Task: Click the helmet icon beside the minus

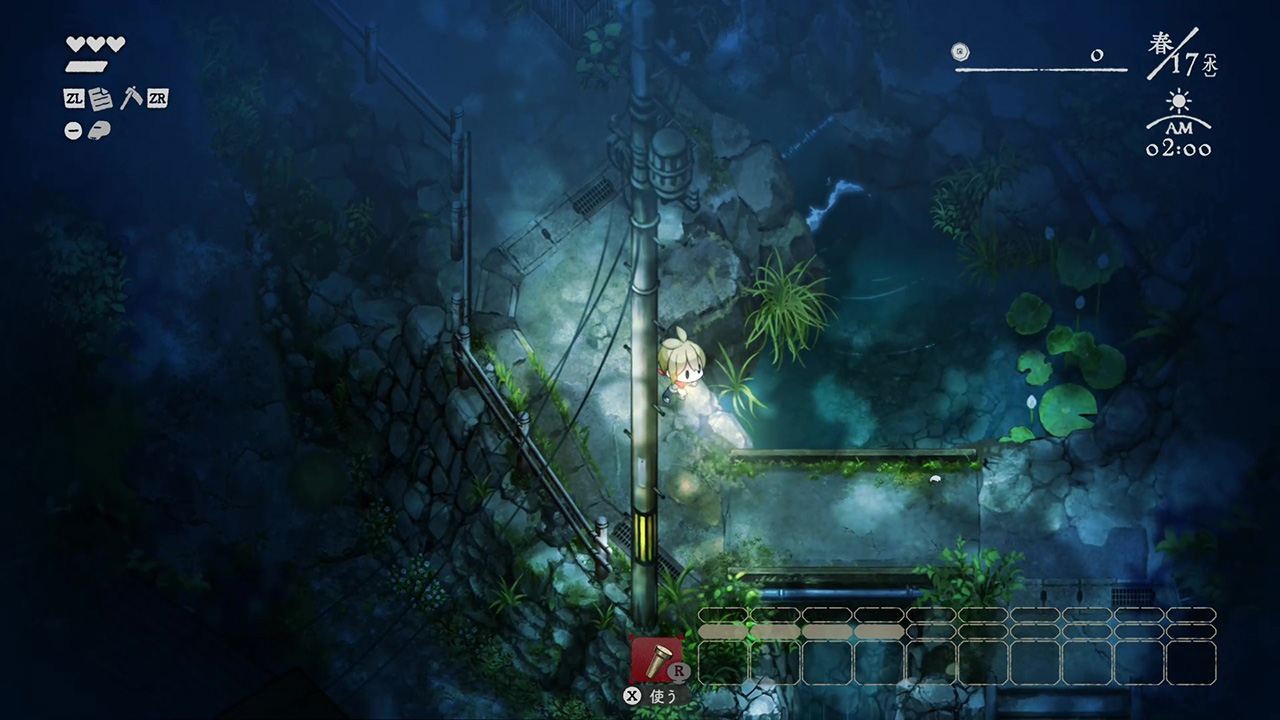Action: pos(99,130)
